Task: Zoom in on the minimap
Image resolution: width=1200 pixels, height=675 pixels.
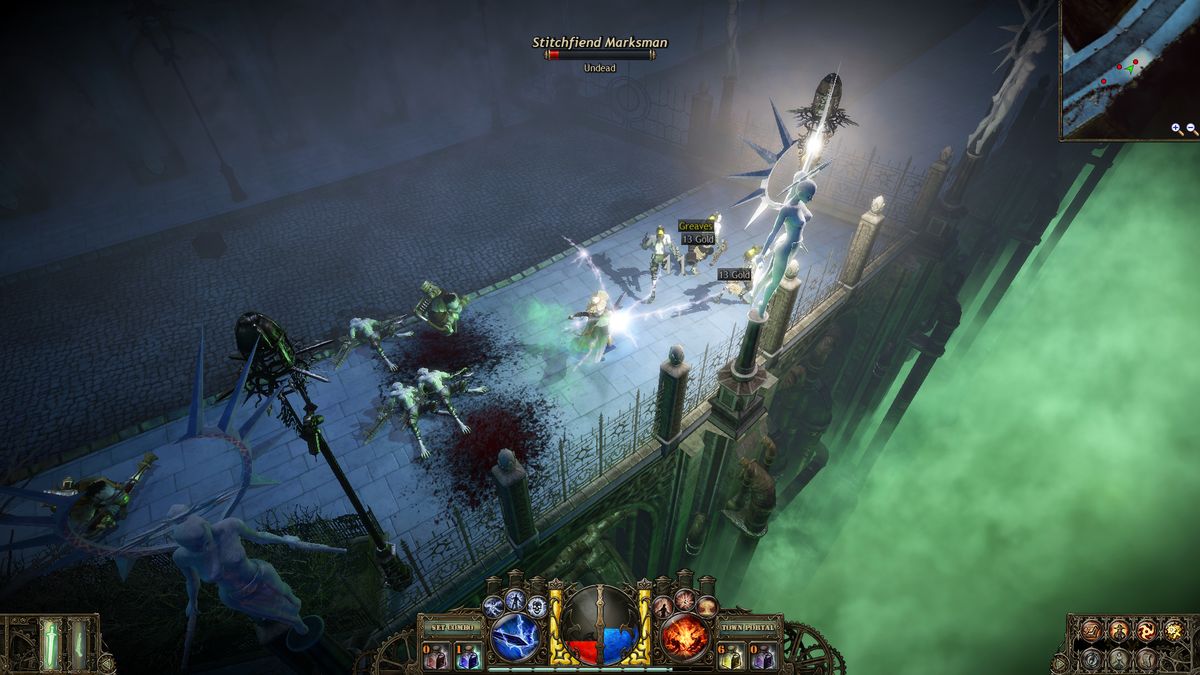Action: coord(1176,129)
